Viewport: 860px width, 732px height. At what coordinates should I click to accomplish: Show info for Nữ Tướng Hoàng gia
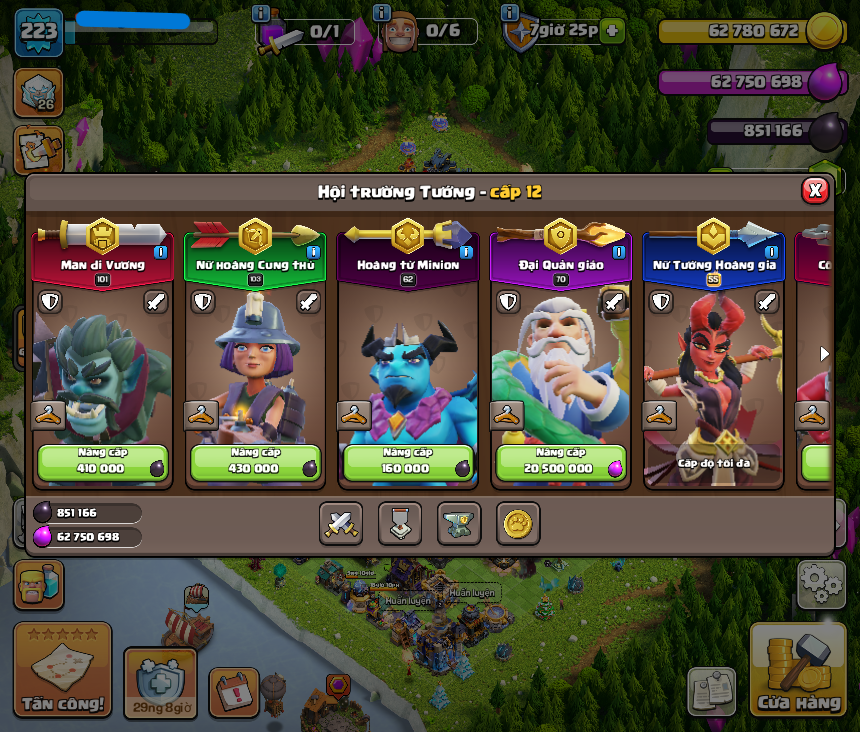(x=771, y=252)
